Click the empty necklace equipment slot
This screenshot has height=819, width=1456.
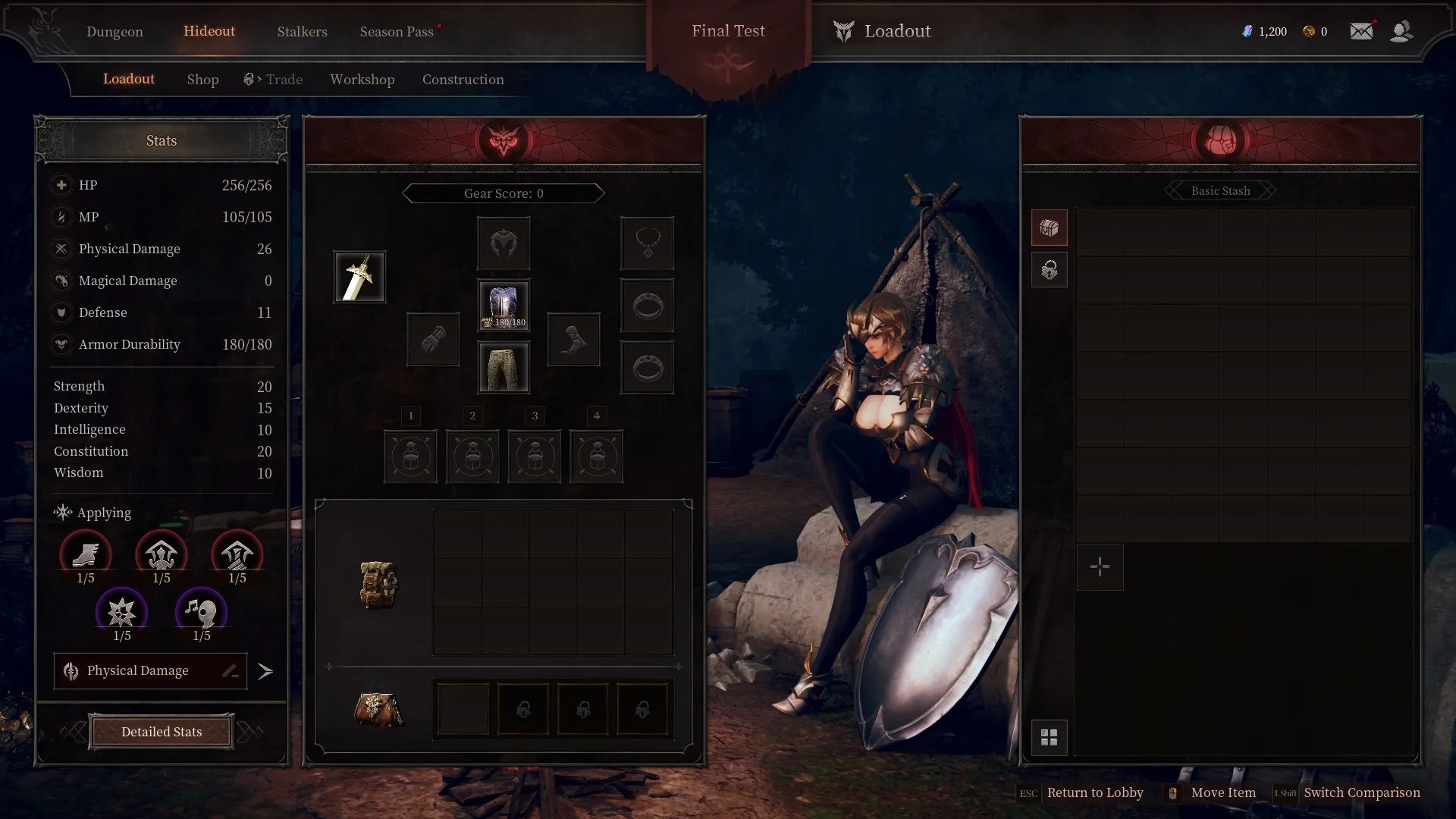pyautogui.click(x=647, y=243)
